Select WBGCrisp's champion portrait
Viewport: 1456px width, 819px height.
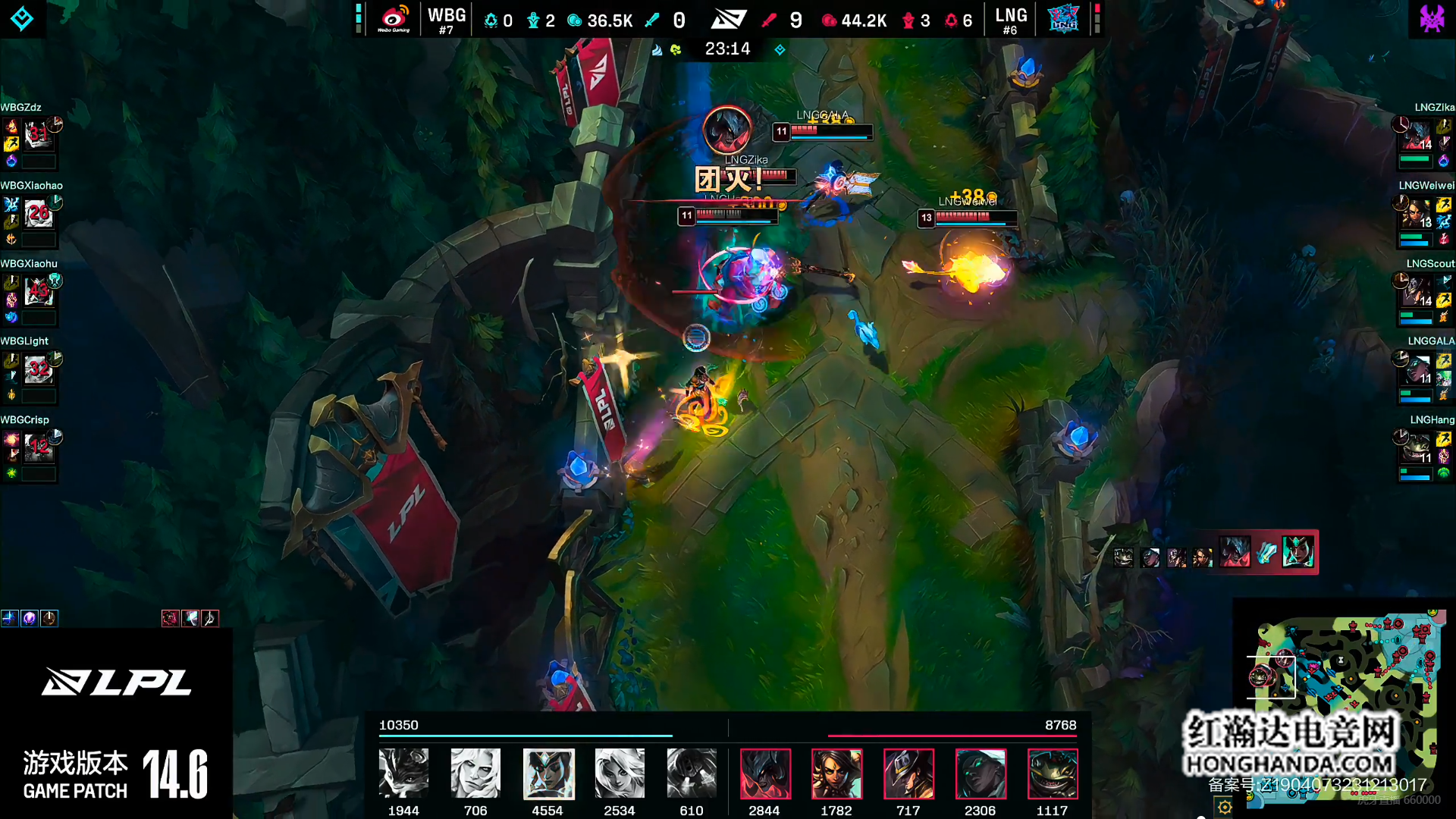pyautogui.click(x=38, y=448)
